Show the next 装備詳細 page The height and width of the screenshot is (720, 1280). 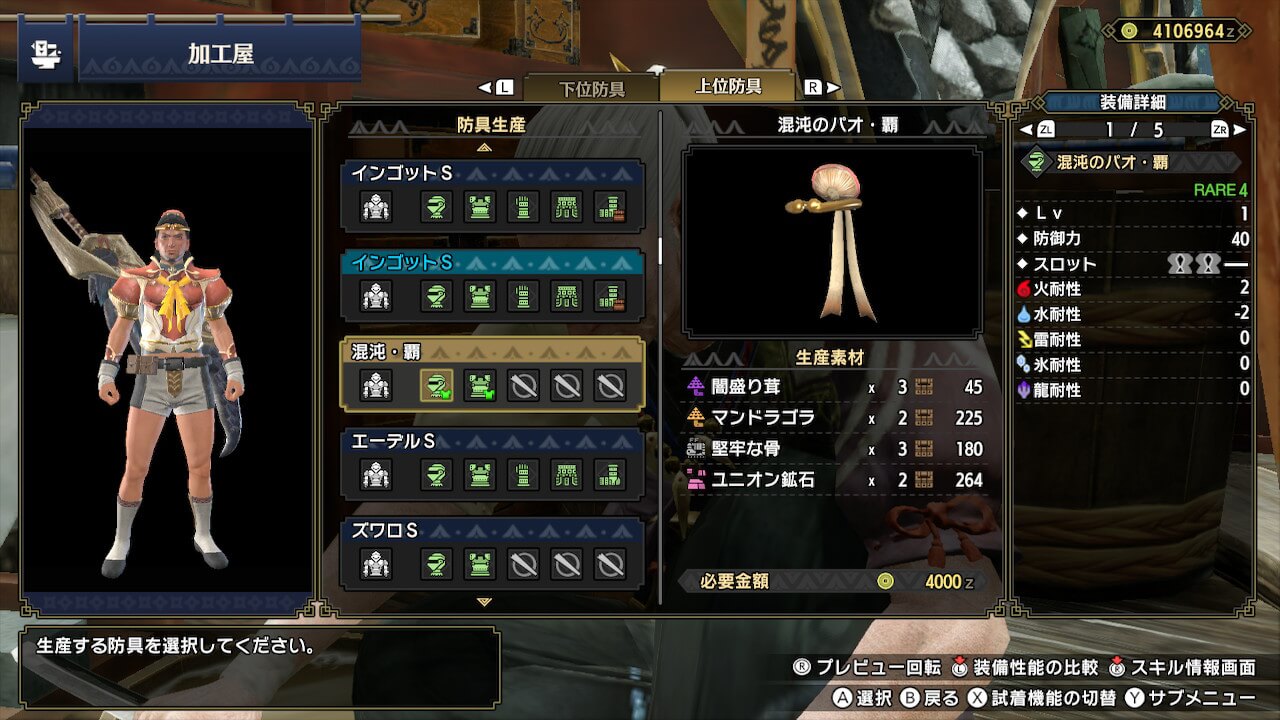(x=1240, y=130)
